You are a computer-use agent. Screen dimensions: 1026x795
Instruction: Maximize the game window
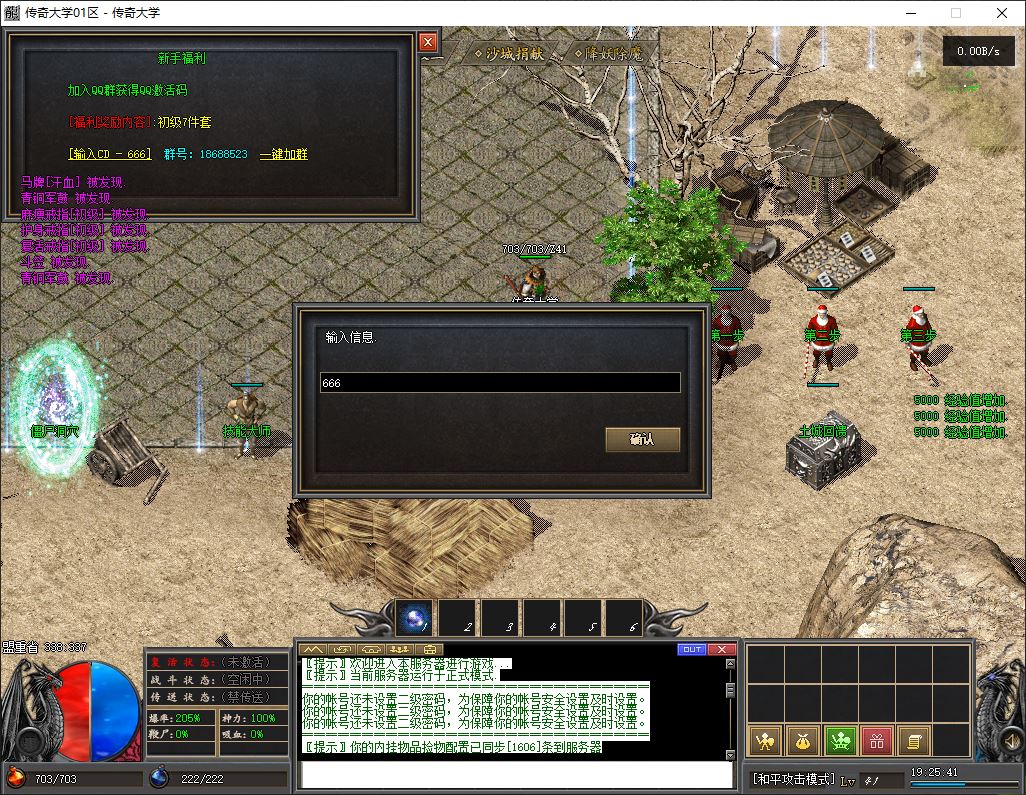coord(955,13)
